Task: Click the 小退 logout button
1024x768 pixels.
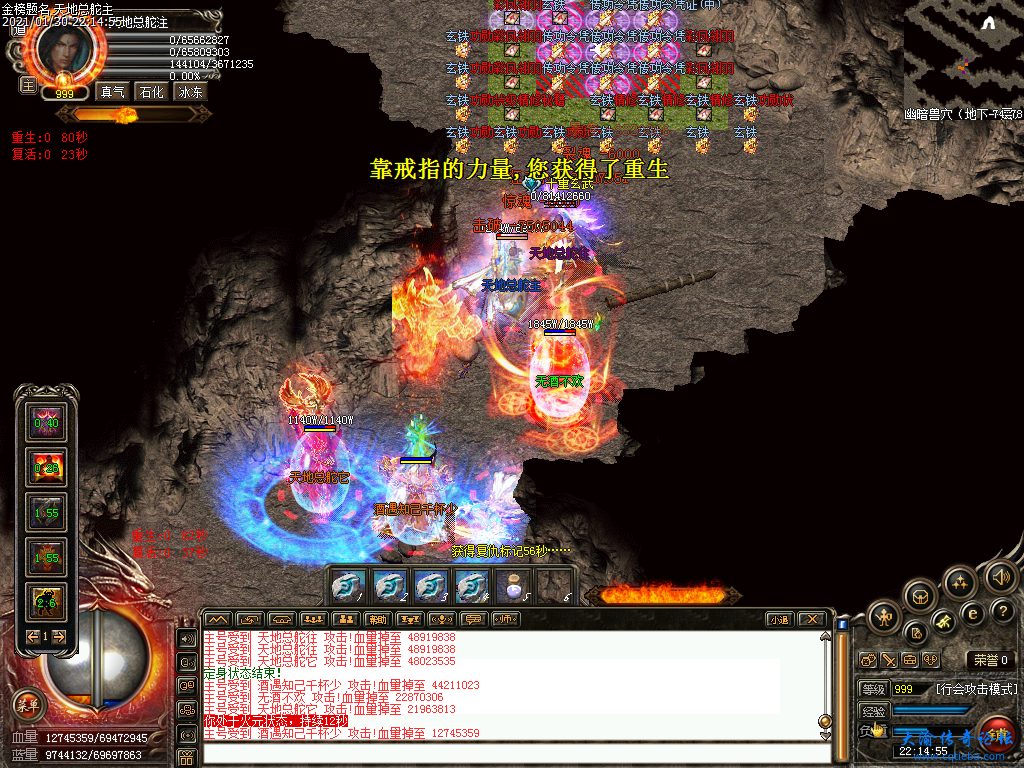Action: [779, 619]
